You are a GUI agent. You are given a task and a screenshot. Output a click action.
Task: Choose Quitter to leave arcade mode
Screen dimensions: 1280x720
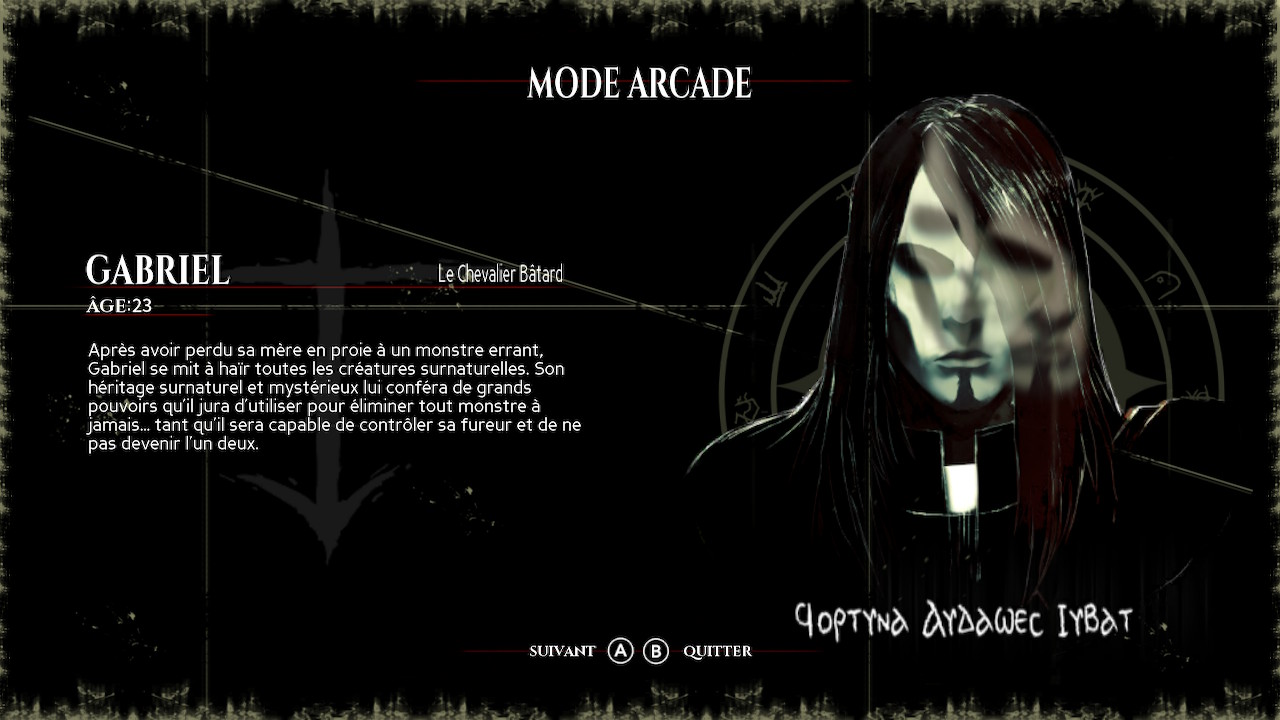717,651
